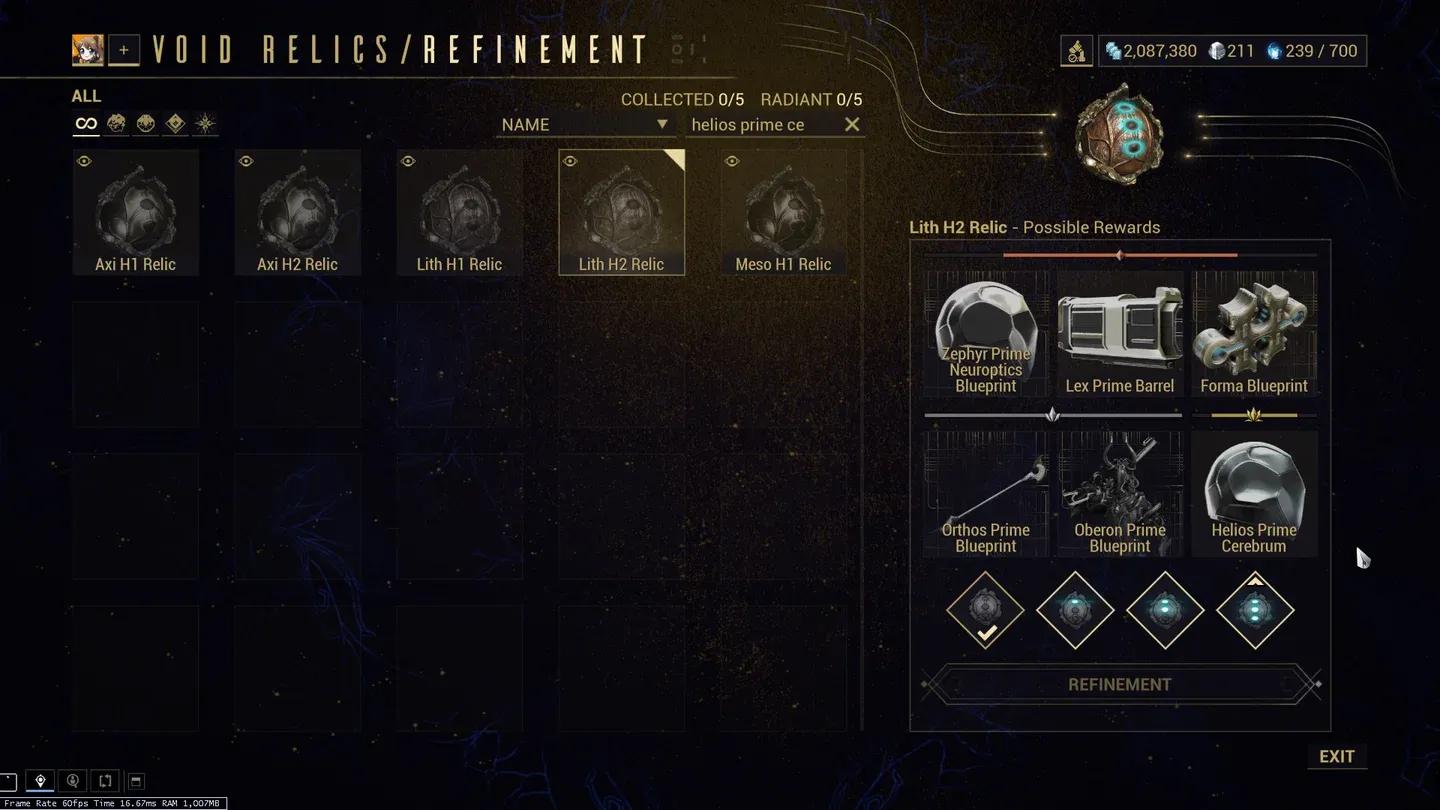The height and width of the screenshot is (810, 1440).
Task: Clear the search with the X button
Action: (x=851, y=124)
